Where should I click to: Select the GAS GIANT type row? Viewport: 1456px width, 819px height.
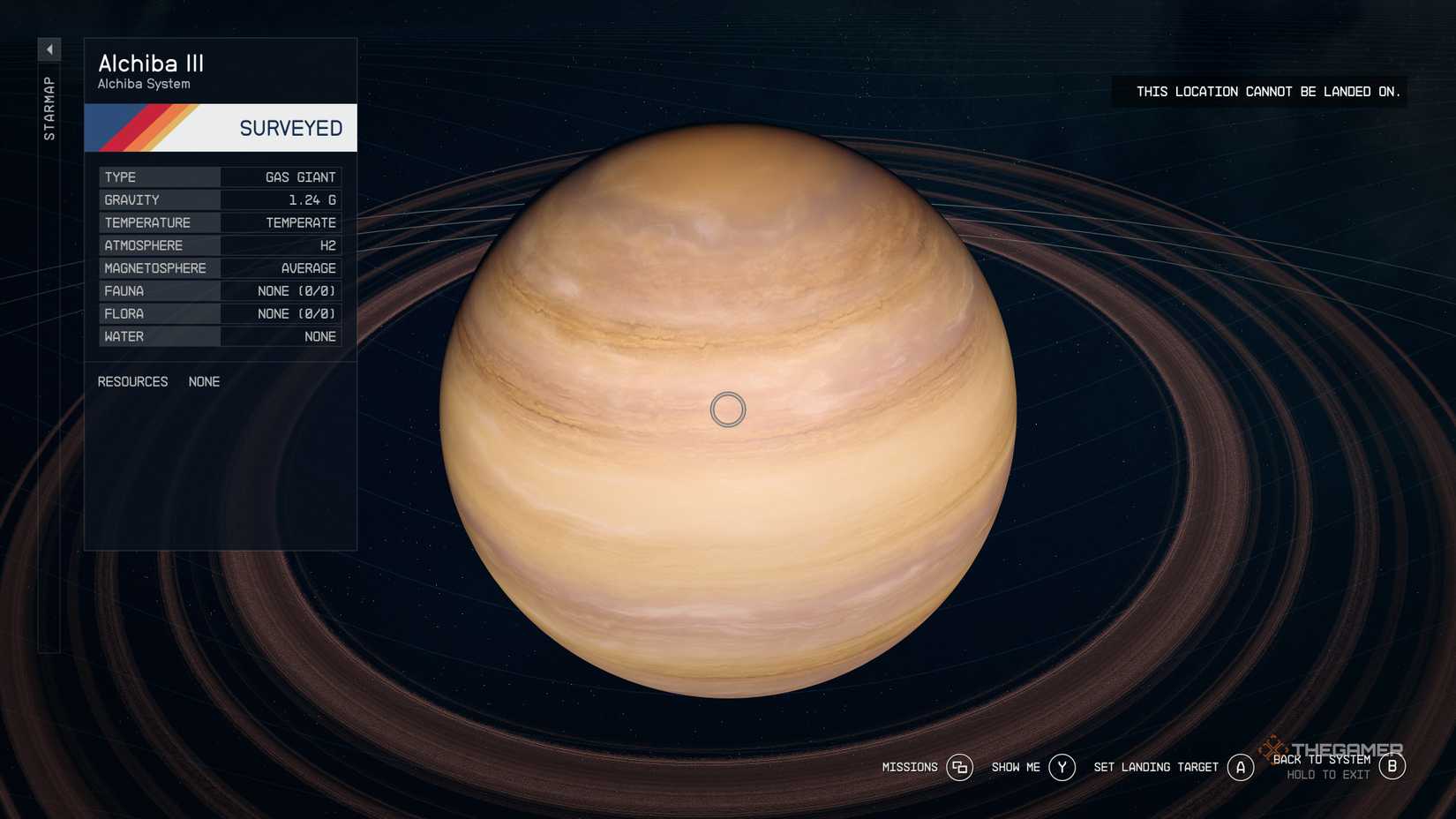pyautogui.click(x=220, y=177)
